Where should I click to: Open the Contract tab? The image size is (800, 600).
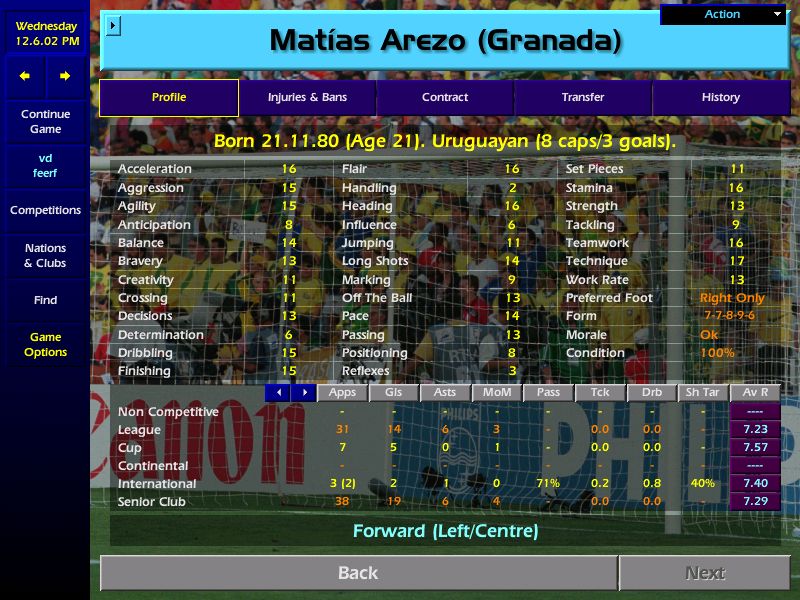tap(445, 97)
